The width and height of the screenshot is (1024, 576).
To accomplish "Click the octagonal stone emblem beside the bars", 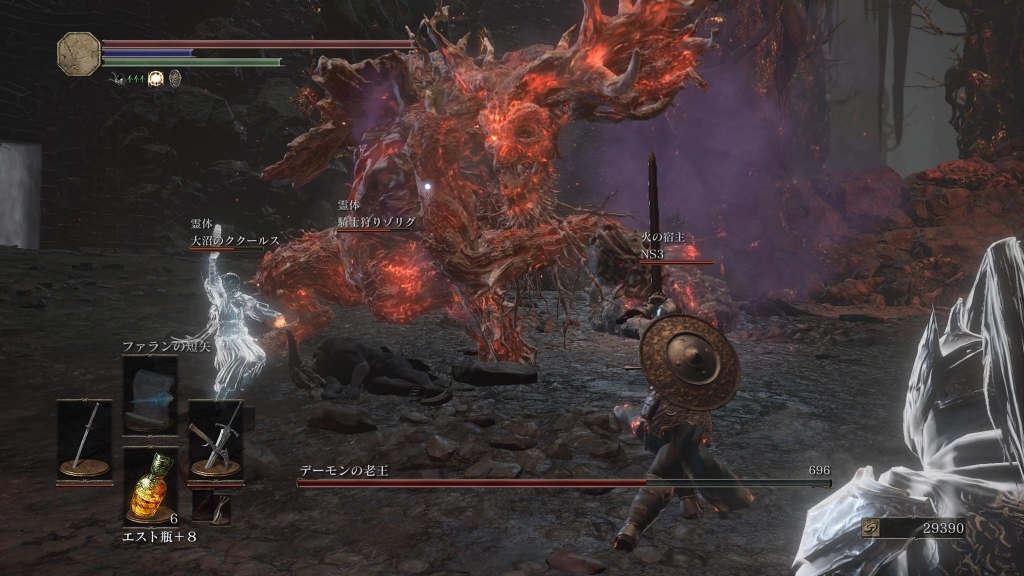I will click(x=78, y=52).
